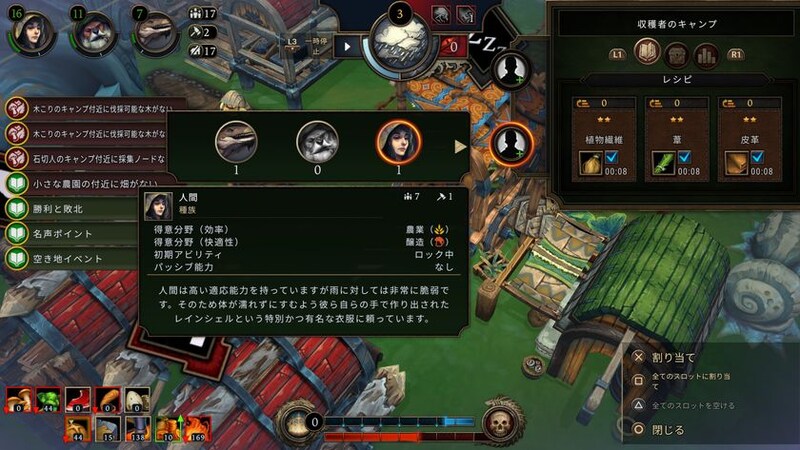800x450 pixels.
Task: Open the 石切人のキャンプ warning alert
Action: [x=85, y=159]
